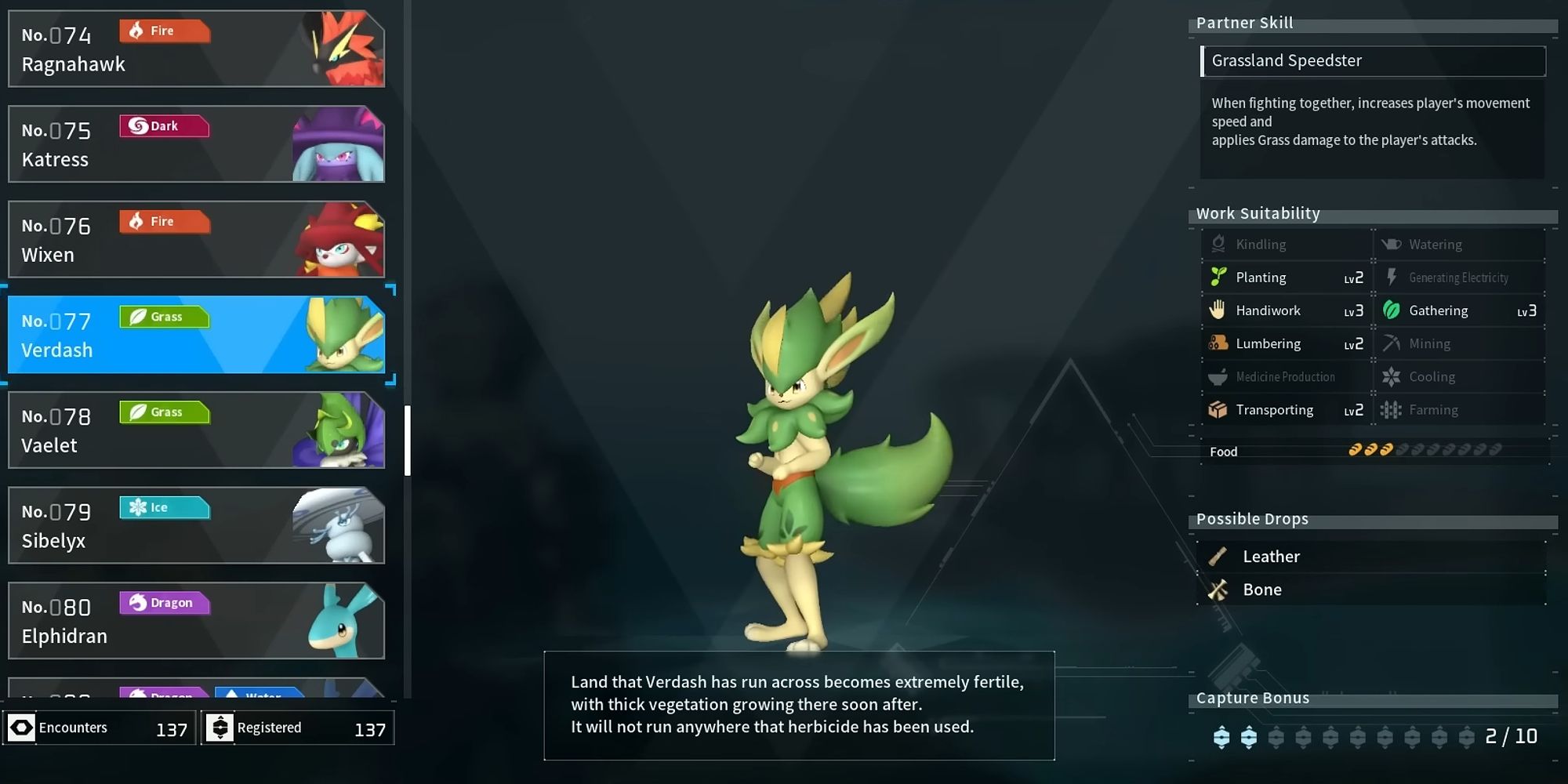
Task: Expand the Possible Drops section
Action: click(1252, 518)
